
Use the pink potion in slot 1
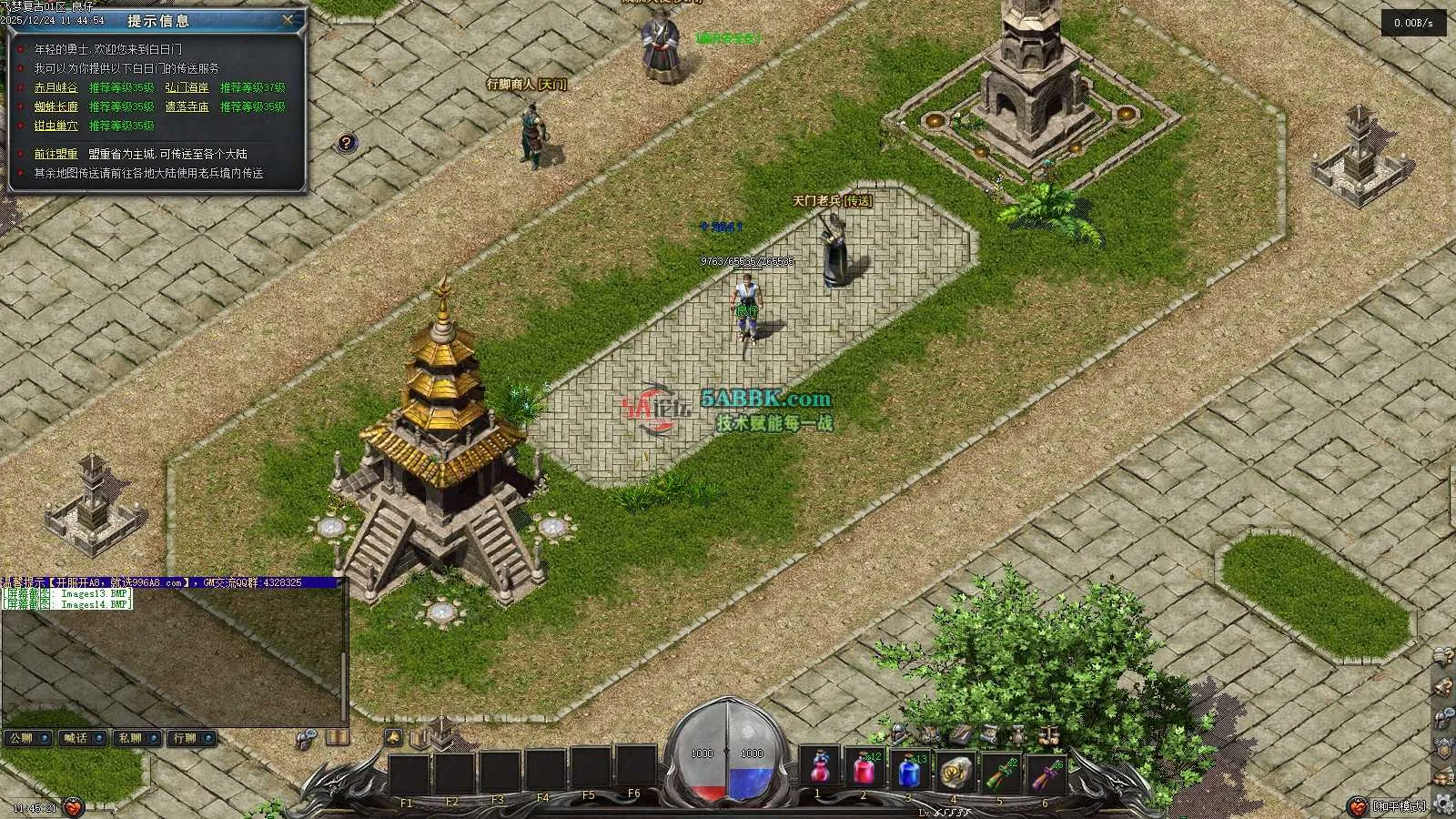tap(820, 770)
